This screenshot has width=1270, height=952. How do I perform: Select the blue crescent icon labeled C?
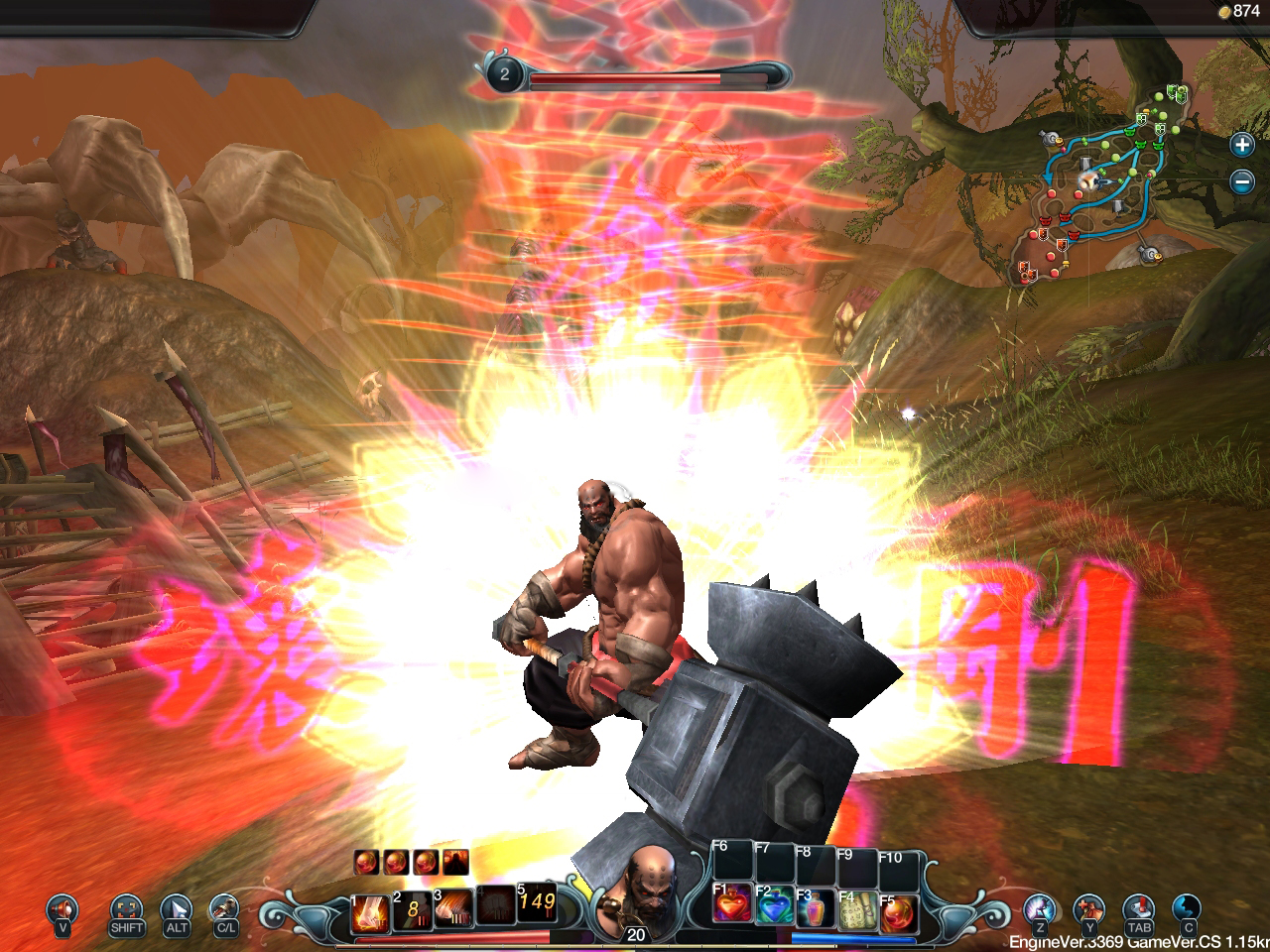click(1187, 908)
